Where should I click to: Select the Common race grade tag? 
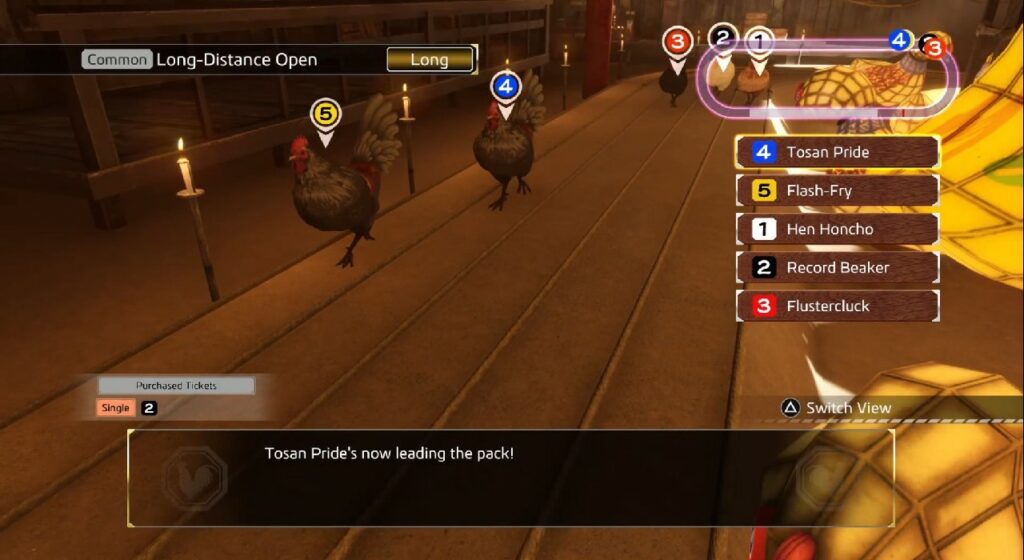tap(117, 60)
